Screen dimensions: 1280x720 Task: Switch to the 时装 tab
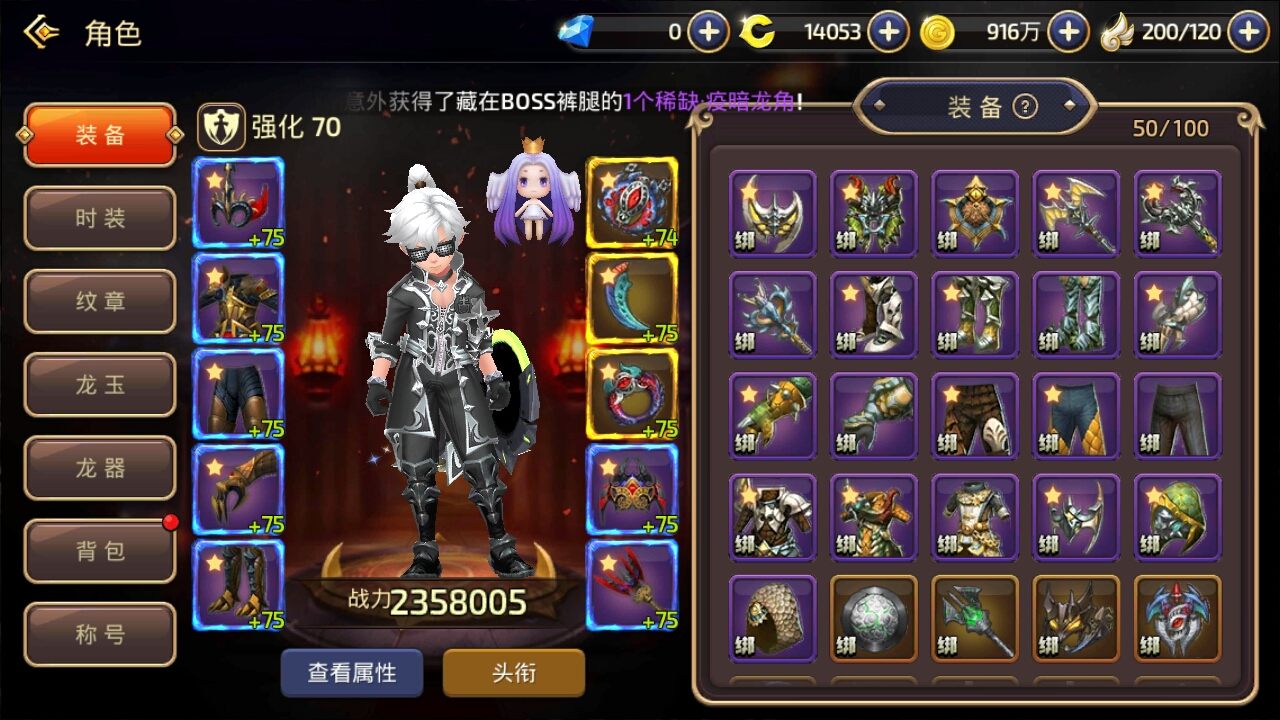click(x=100, y=218)
